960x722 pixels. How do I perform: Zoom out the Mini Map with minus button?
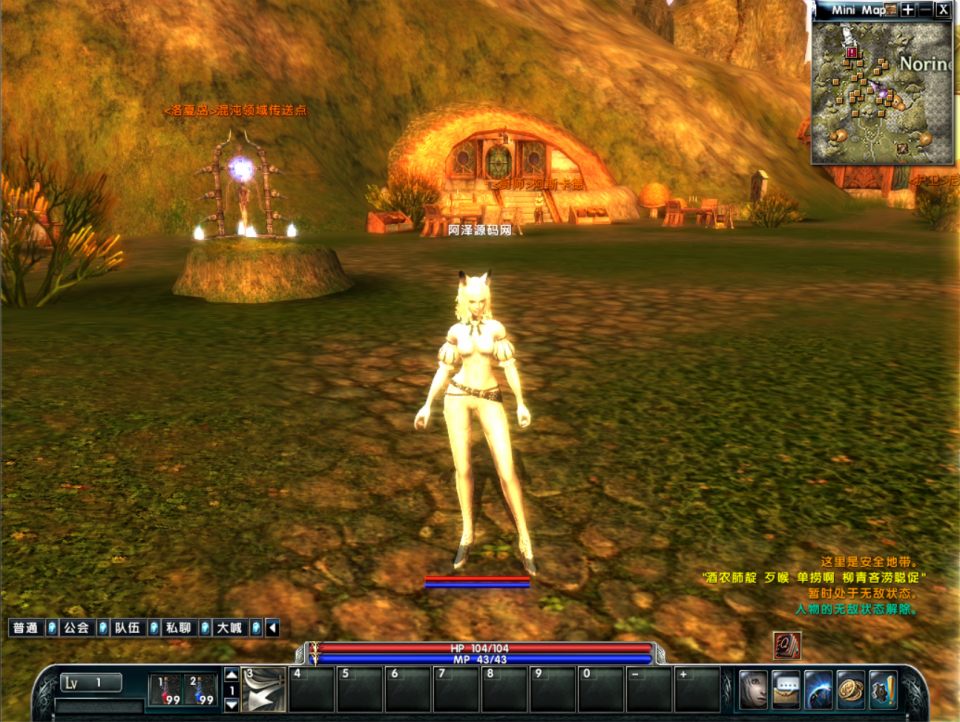pyautogui.click(x=925, y=9)
